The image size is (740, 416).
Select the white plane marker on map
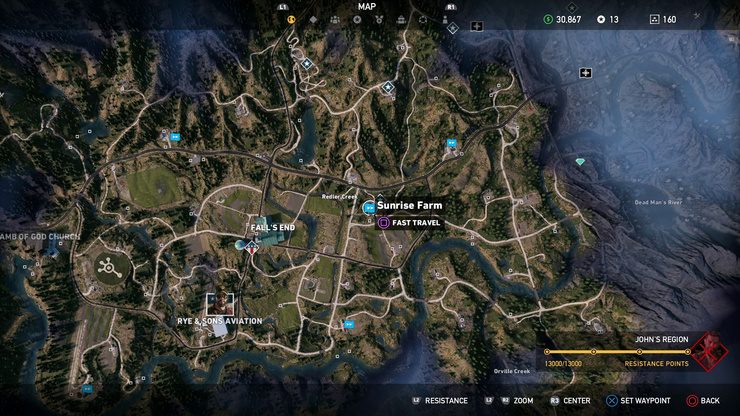[585, 72]
